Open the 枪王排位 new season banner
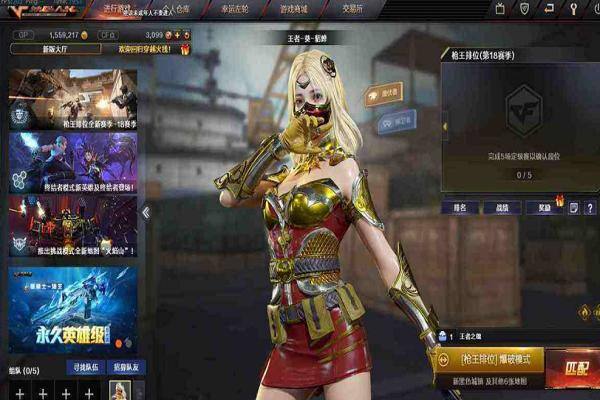The height and width of the screenshot is (400, 600). (x=72, y=98)
